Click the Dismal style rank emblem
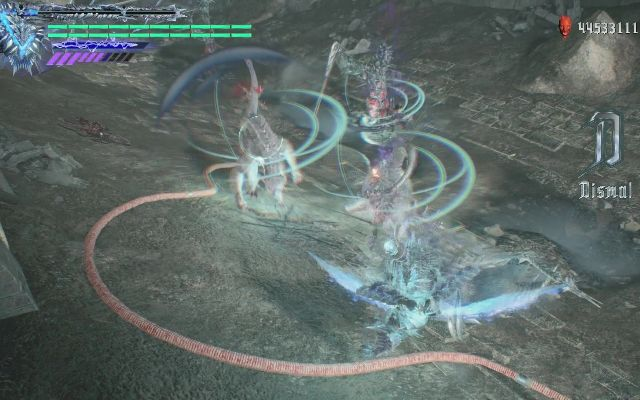This screenshot has height=400, width=640. (604, 148)
